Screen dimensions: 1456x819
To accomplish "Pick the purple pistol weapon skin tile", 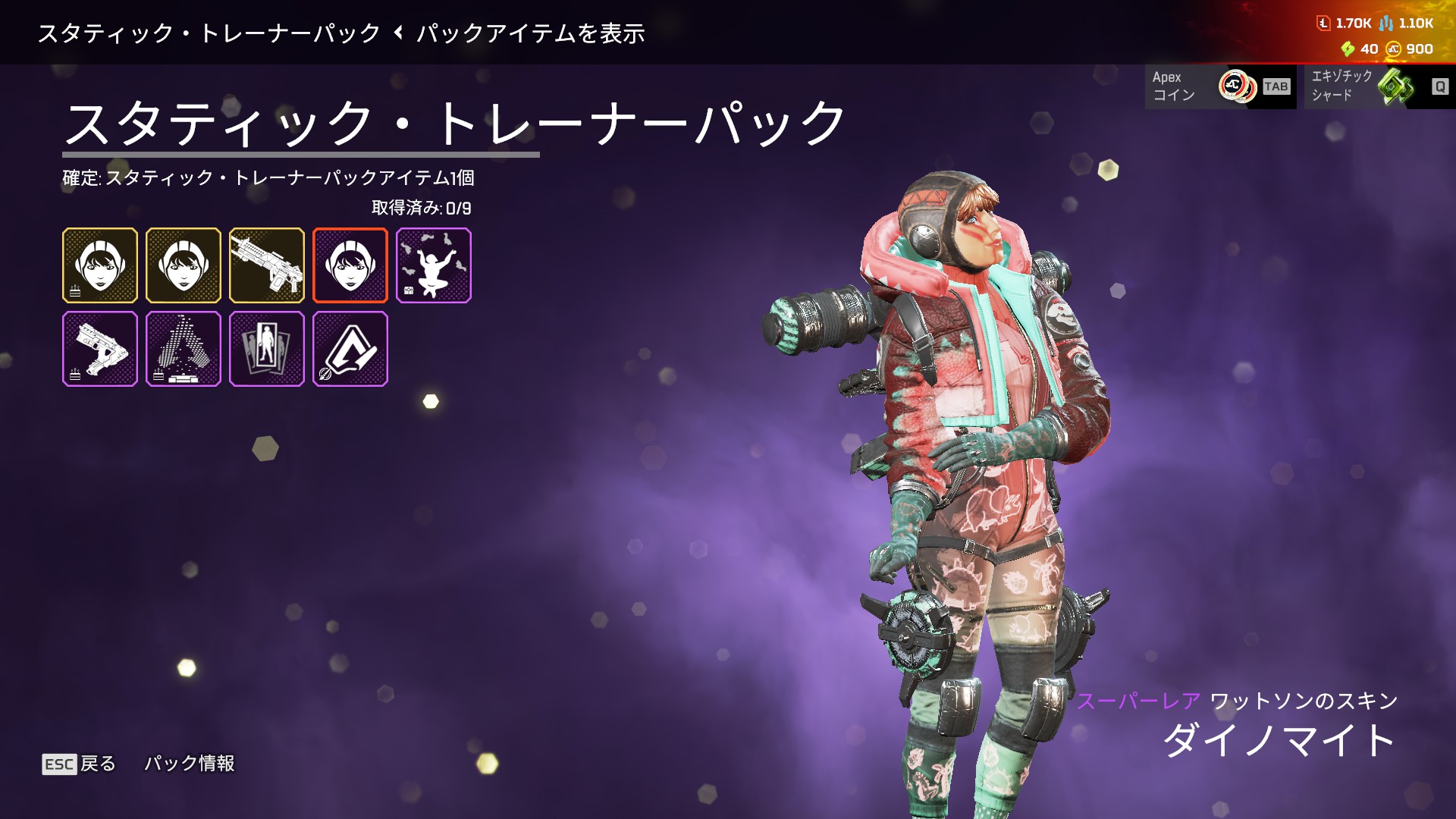I will (x=100, y=349).
